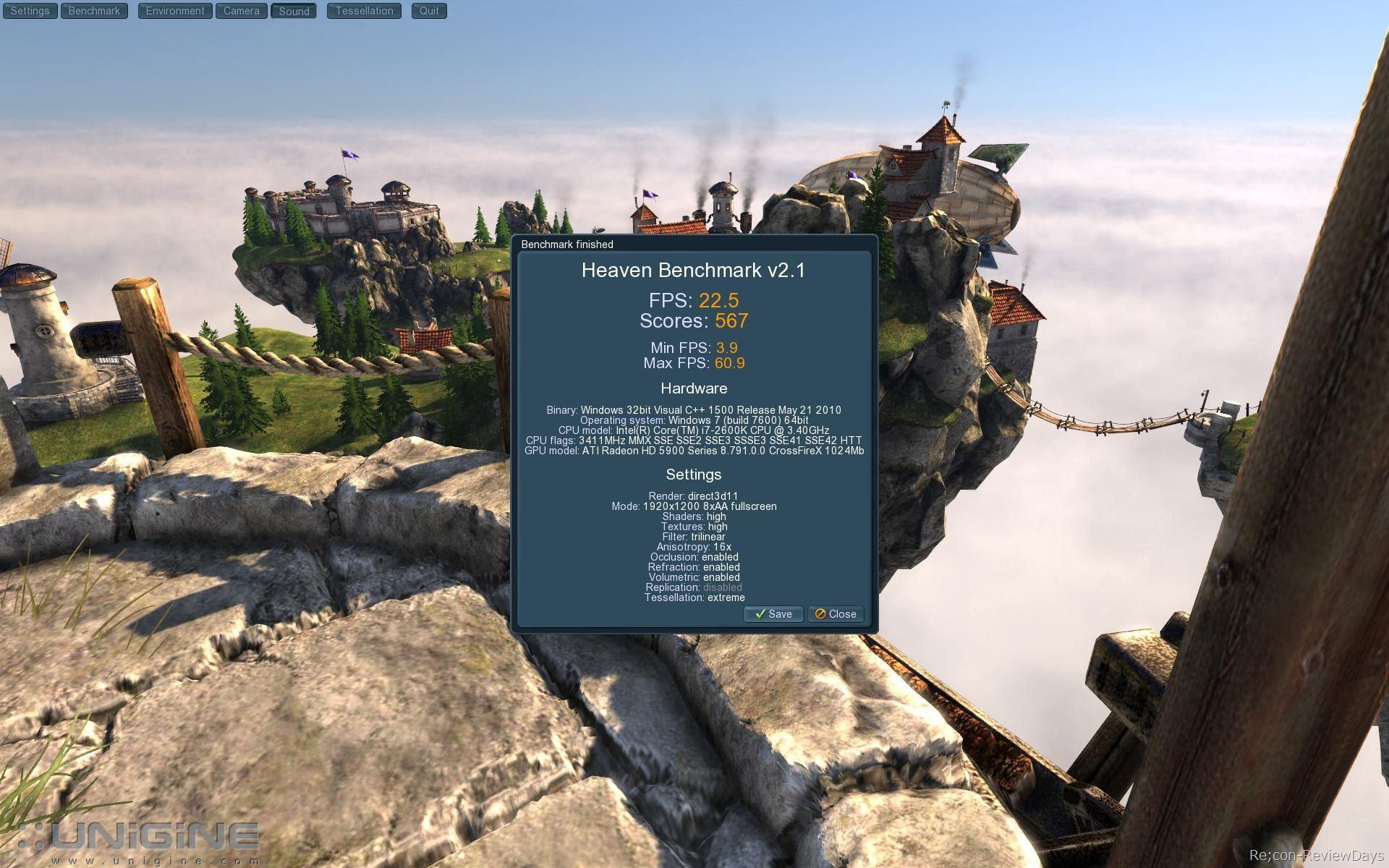Screen dimensions: 1389x868
Task: Click the Benchmark button in top bar
Action: point(94,11)
